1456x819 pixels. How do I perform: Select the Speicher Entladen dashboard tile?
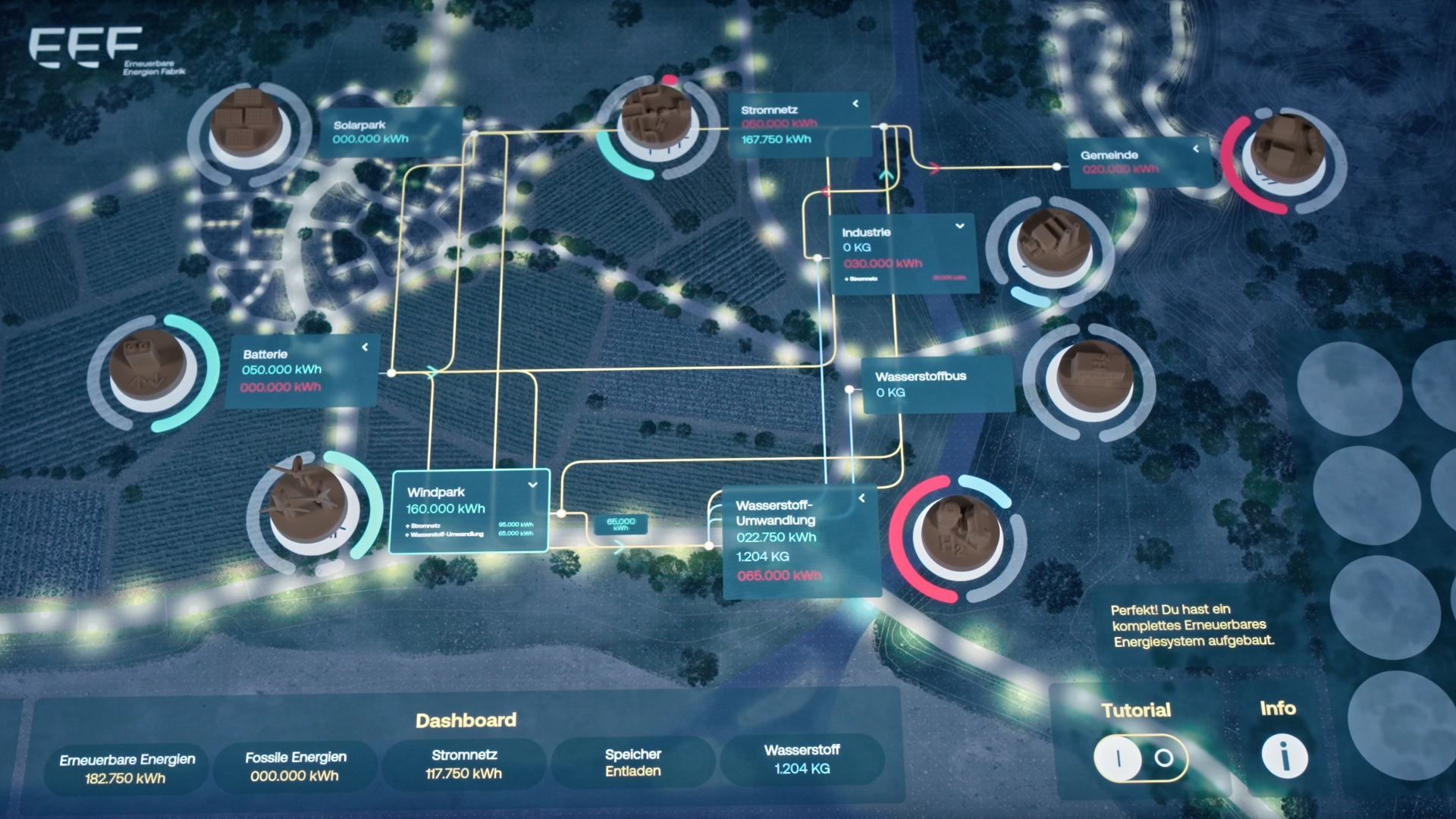tap(632, 762)
